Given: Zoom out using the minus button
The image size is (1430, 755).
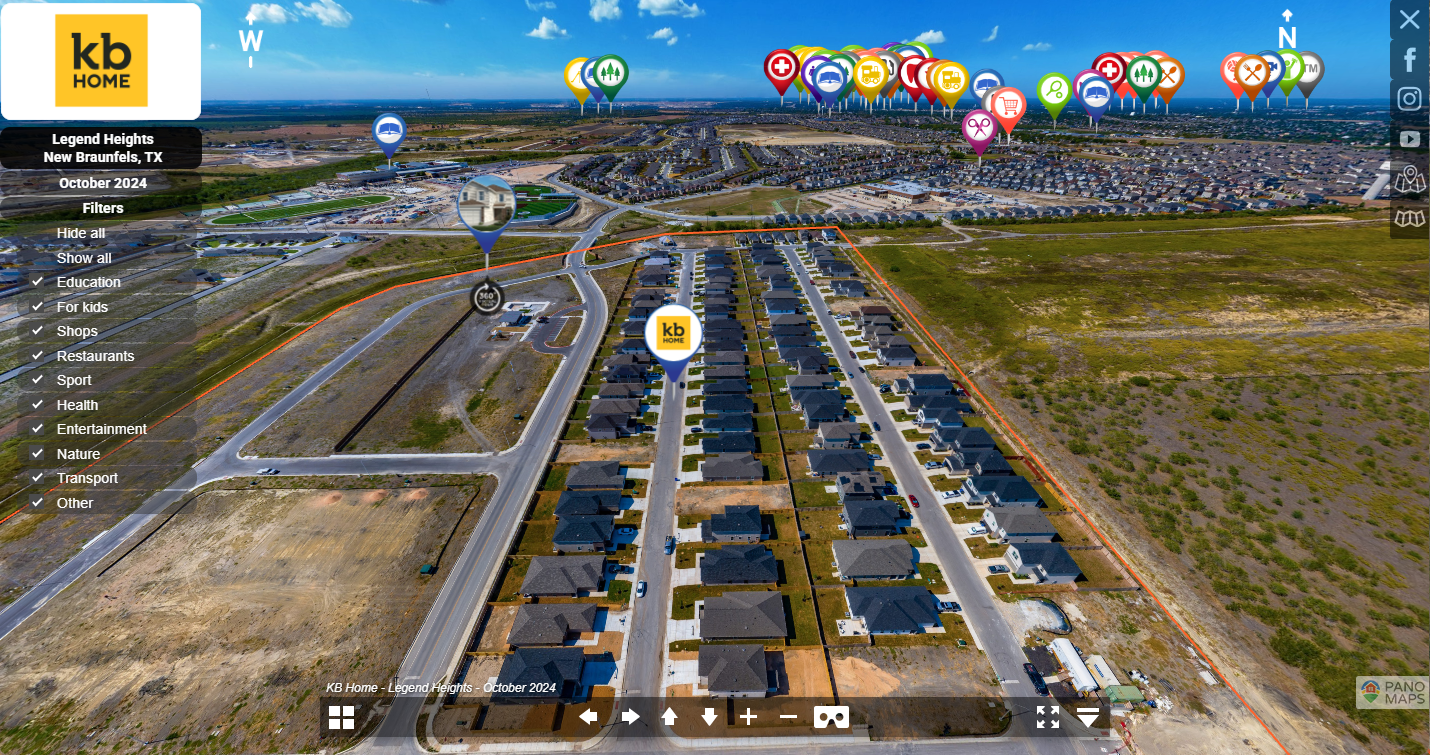Looking at the screenshot, I should pyautogui.click(x=788, y=717).
